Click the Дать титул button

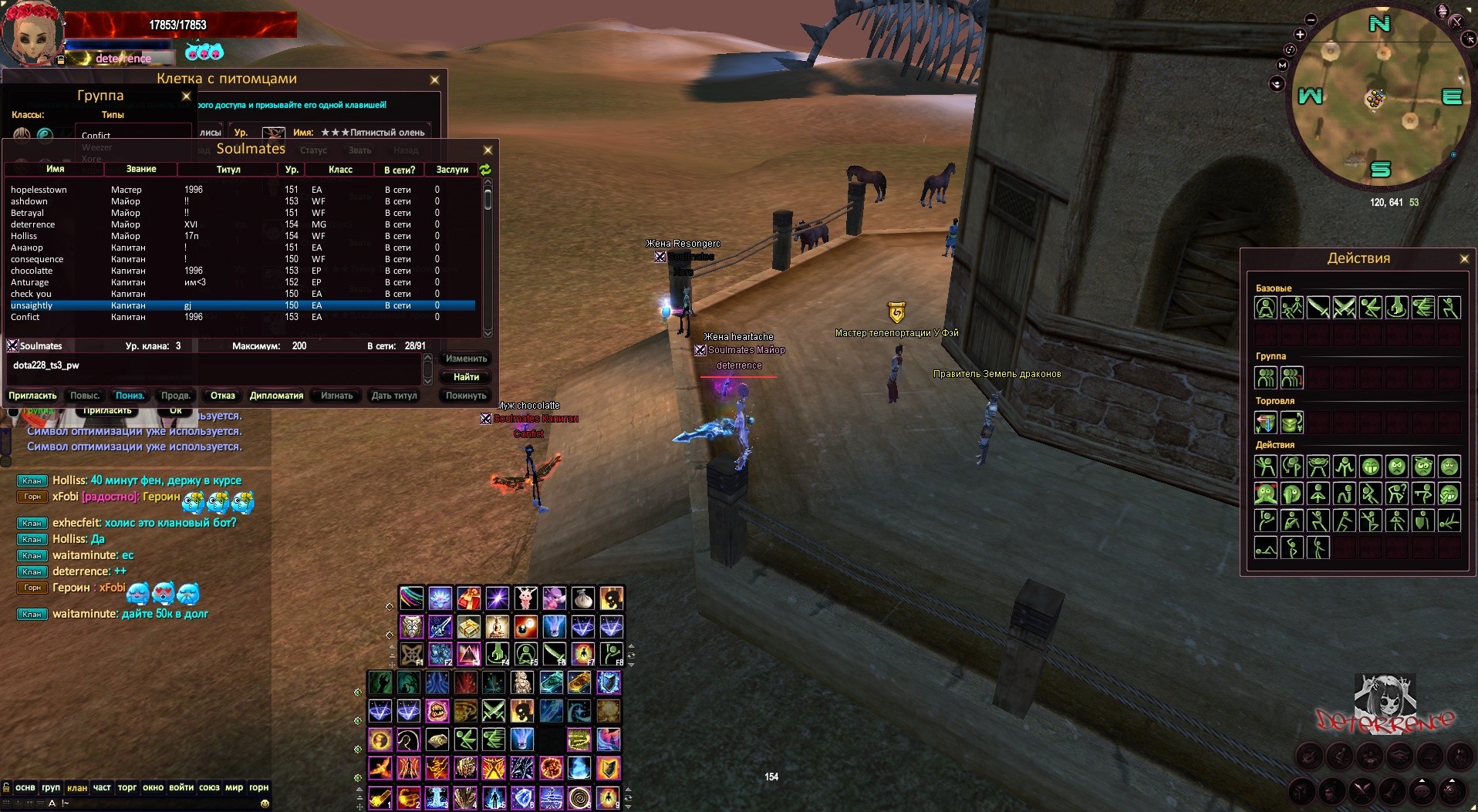(394, 396)
